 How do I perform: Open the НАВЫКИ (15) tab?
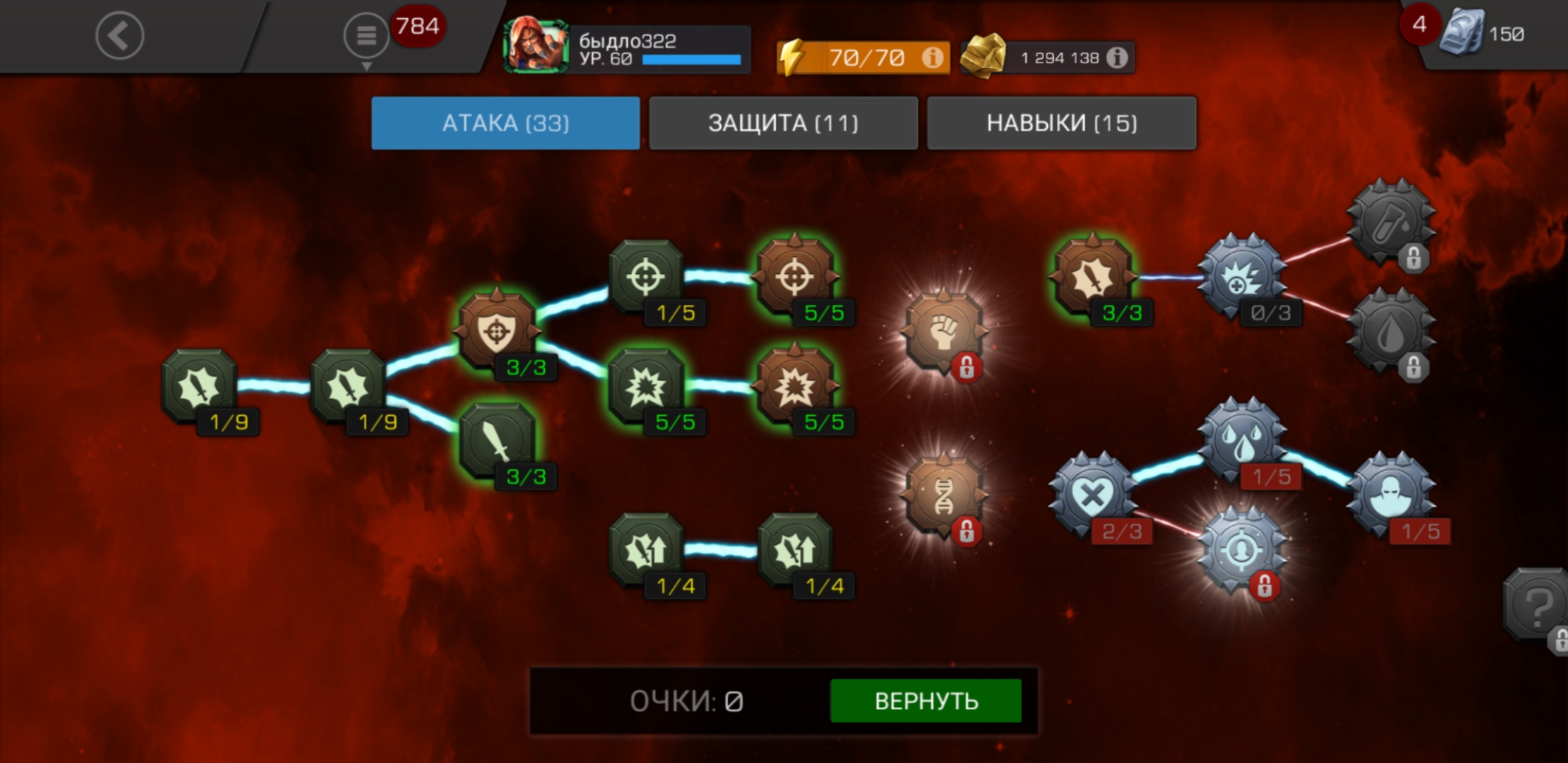(x=1062, y=123)
